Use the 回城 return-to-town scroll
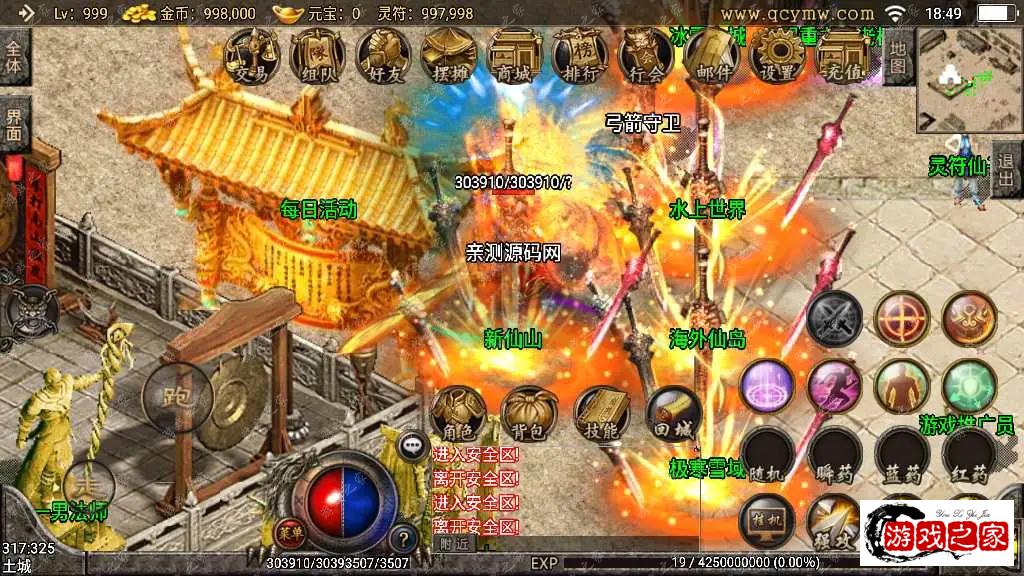 (x=673, y=413)
